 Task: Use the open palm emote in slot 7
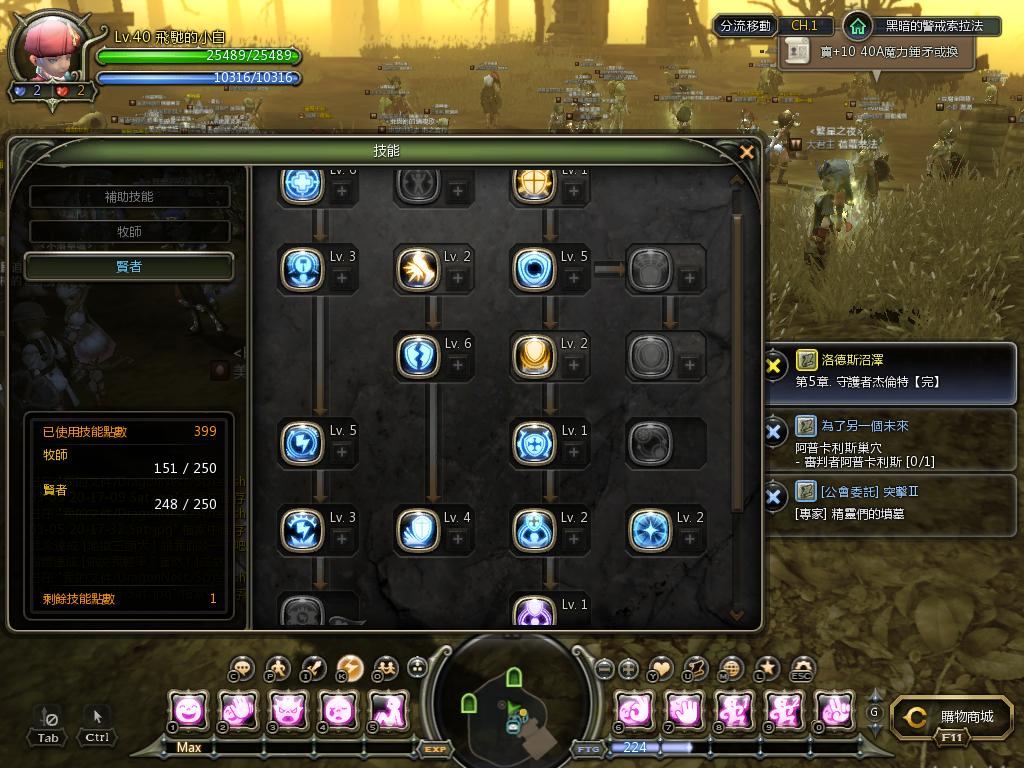(684, 711)
